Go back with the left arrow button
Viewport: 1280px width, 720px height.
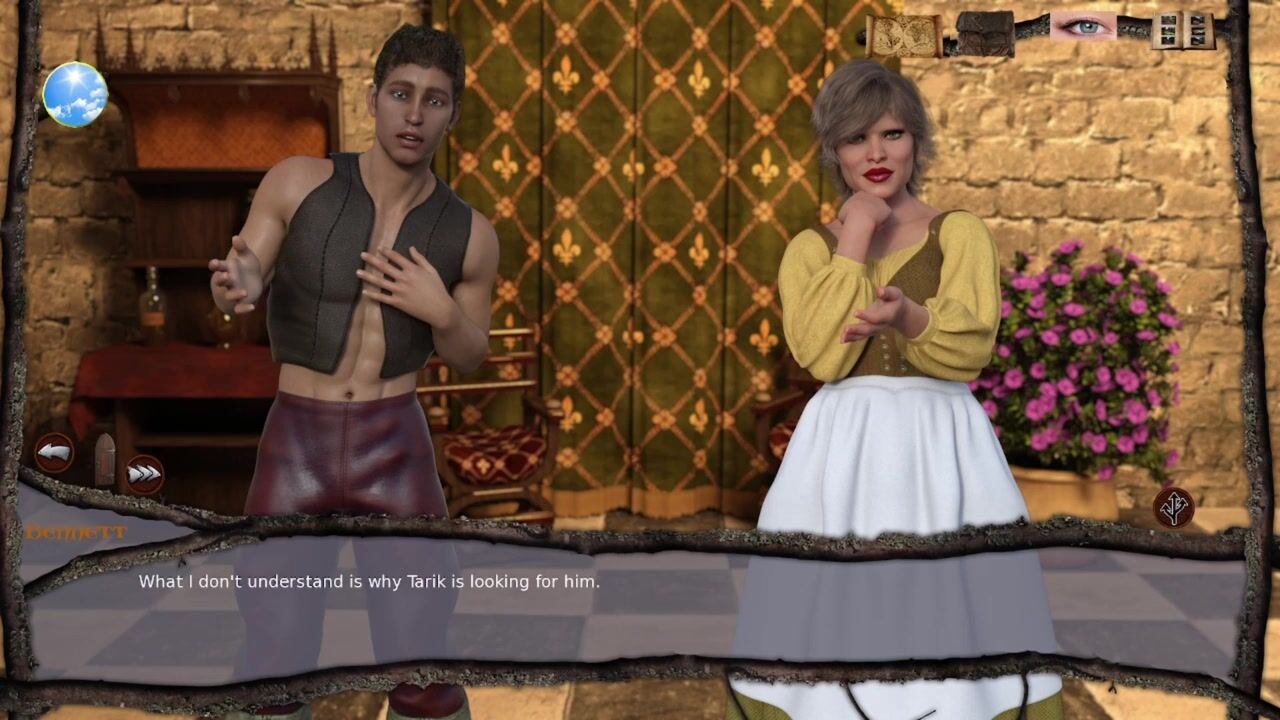pyautogui.click(x=55, y=452)
